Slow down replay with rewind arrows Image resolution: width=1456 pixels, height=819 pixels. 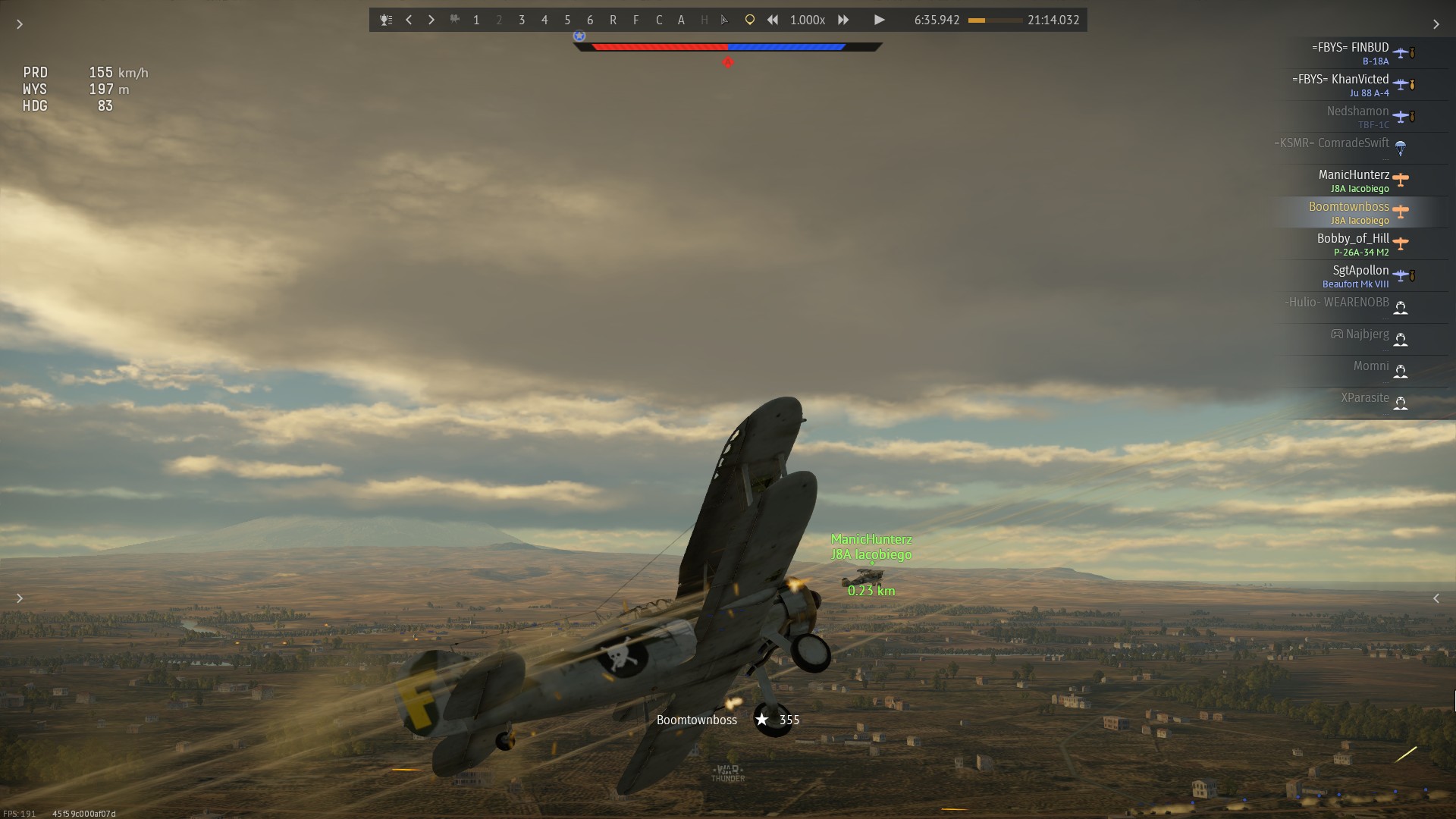point(772,20)
